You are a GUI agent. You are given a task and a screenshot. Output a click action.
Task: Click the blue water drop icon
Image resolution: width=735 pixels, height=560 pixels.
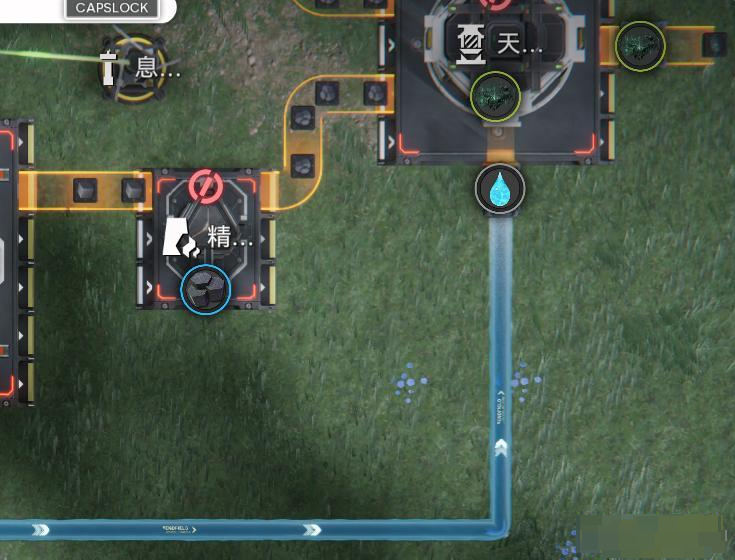coord(500,189)
